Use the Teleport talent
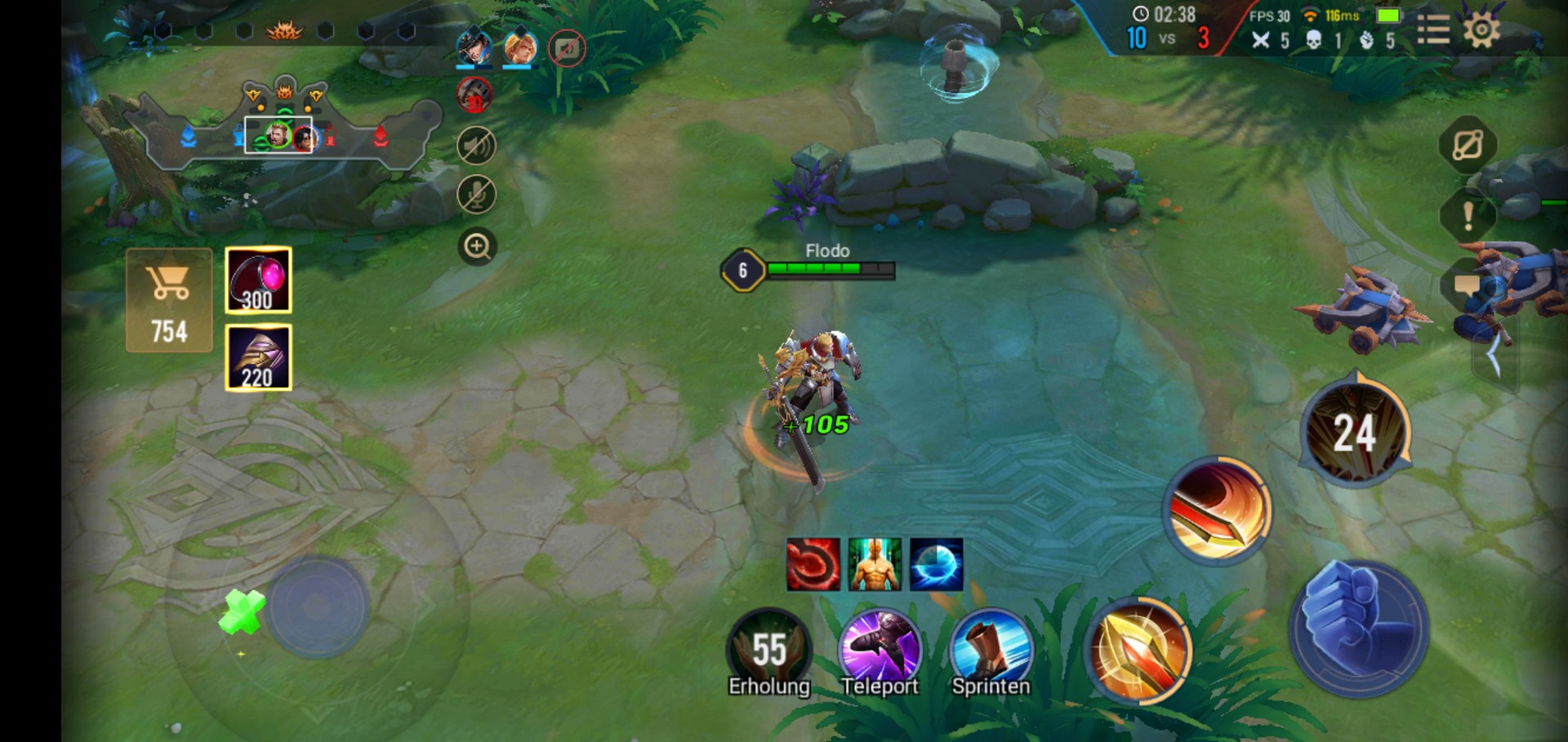This screenshot has height=742, width=1568. 880,651
